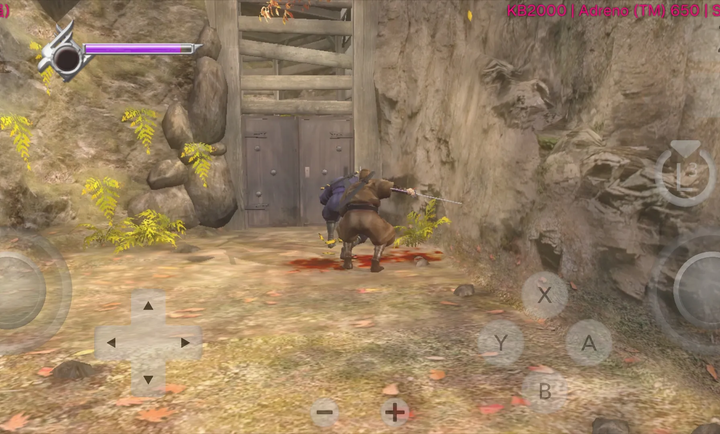Screen dimensions: 720x434
Task: Tap the plus button
Action: 395,411
